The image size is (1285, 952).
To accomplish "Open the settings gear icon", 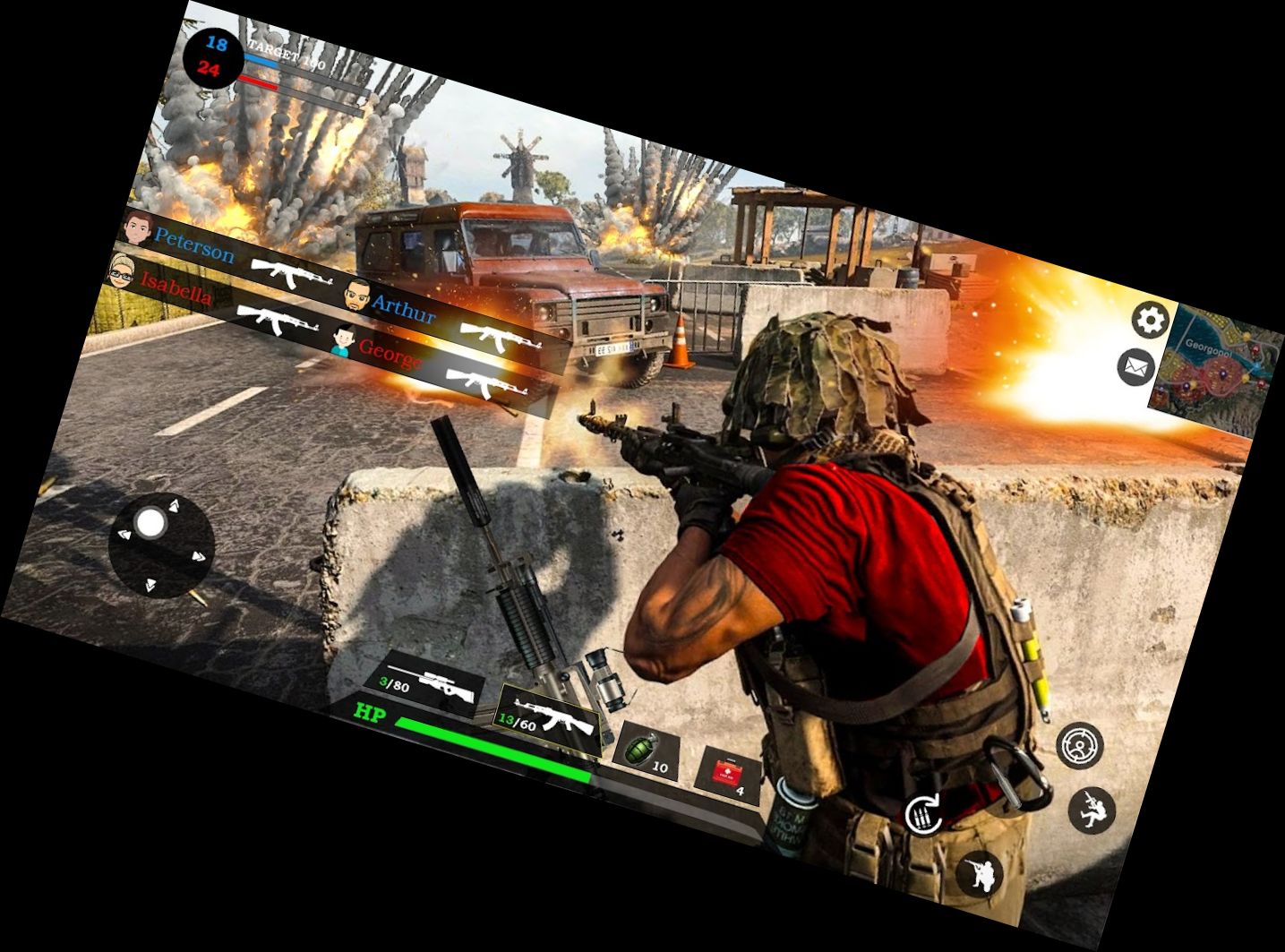I will (1151, 320).
